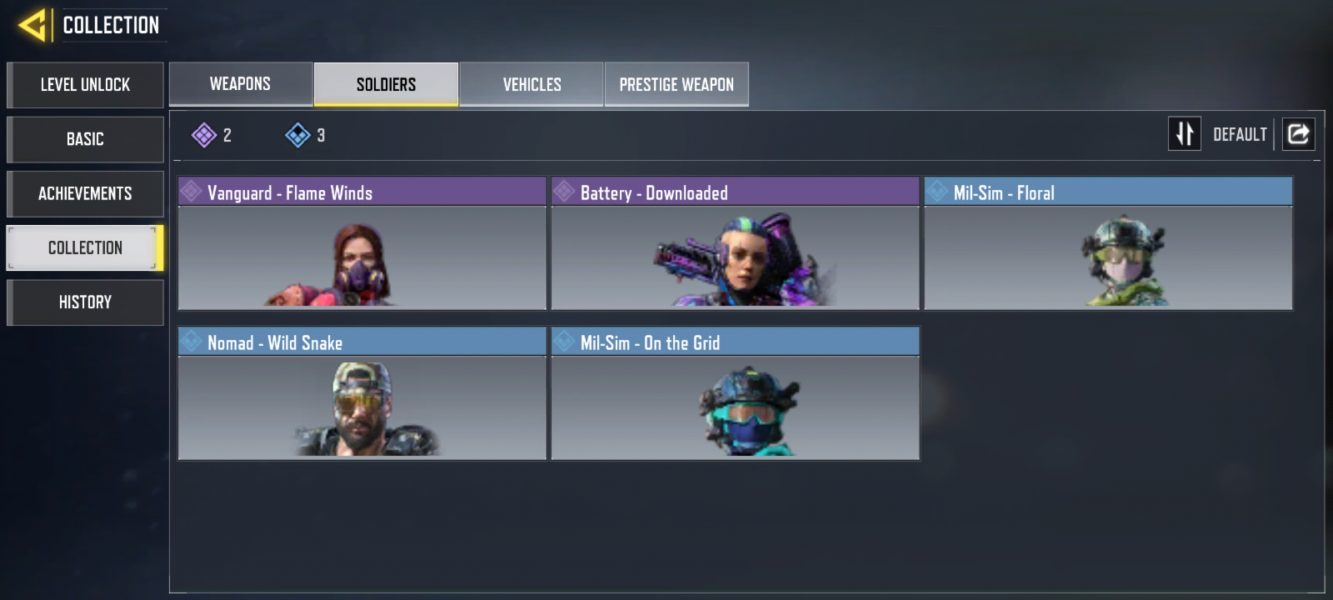Toggle the Default sort order button
The width and height of the screenshot is (1333, 600).
click(1185, 134)
